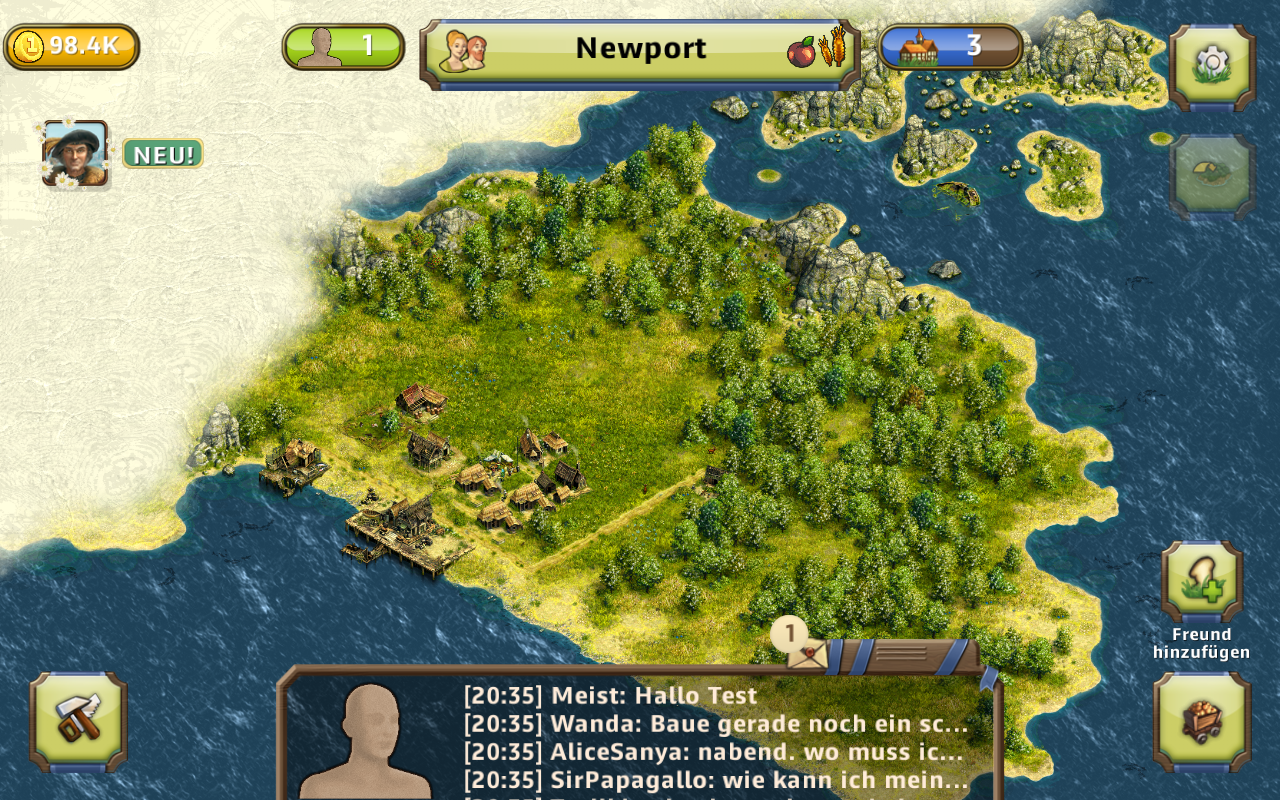The image size is (1280, 800).
Task: Show the population counter panel
Action: [343, 46]
